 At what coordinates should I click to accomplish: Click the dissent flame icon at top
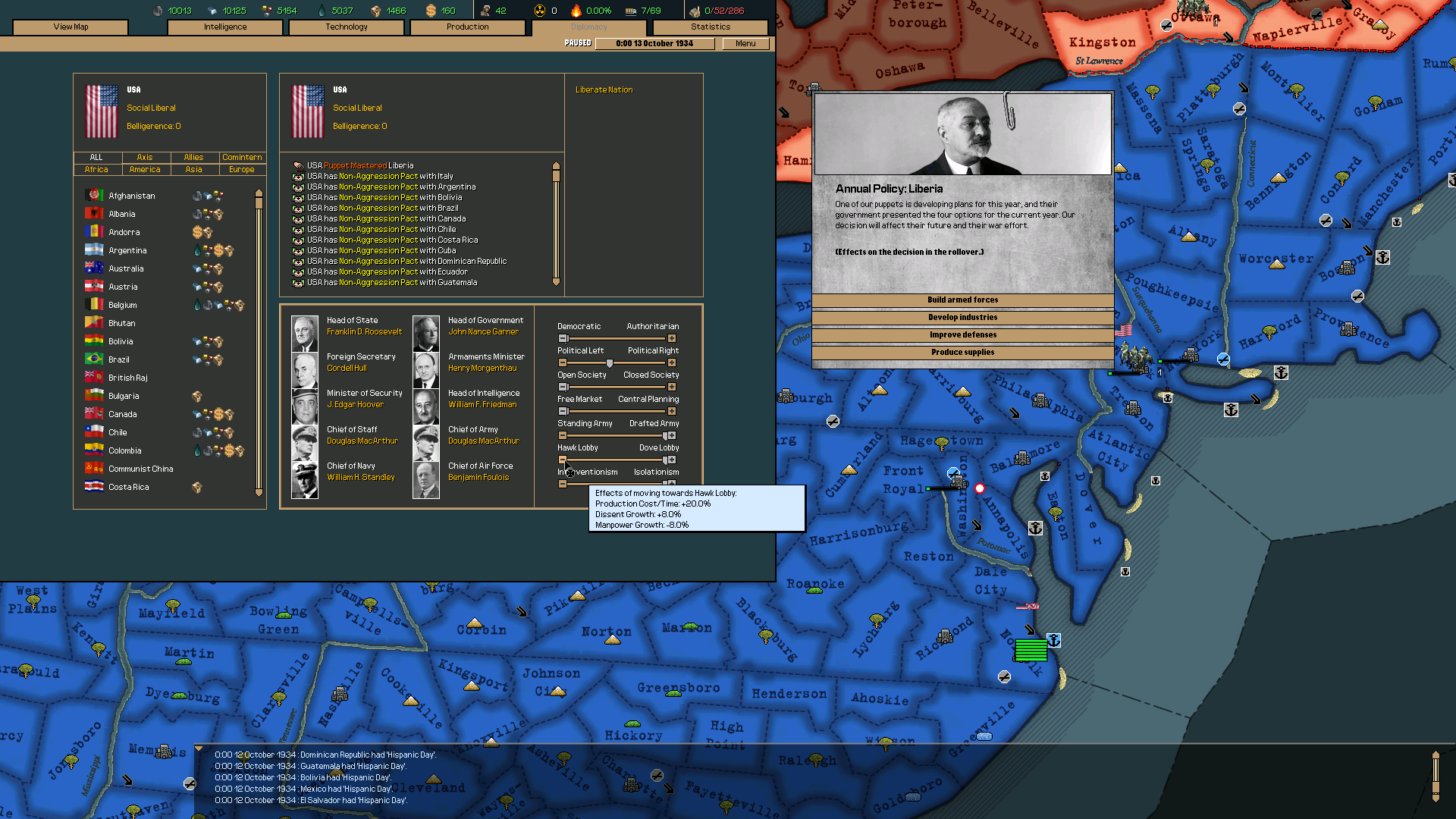tap(577, 11)
